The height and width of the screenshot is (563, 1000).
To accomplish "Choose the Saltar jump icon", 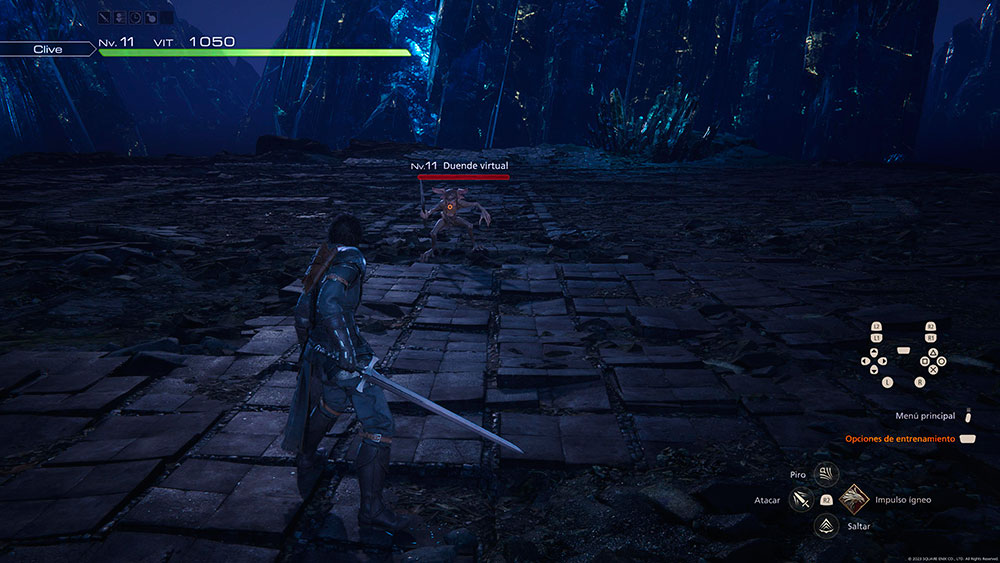I will coord(826,525).
